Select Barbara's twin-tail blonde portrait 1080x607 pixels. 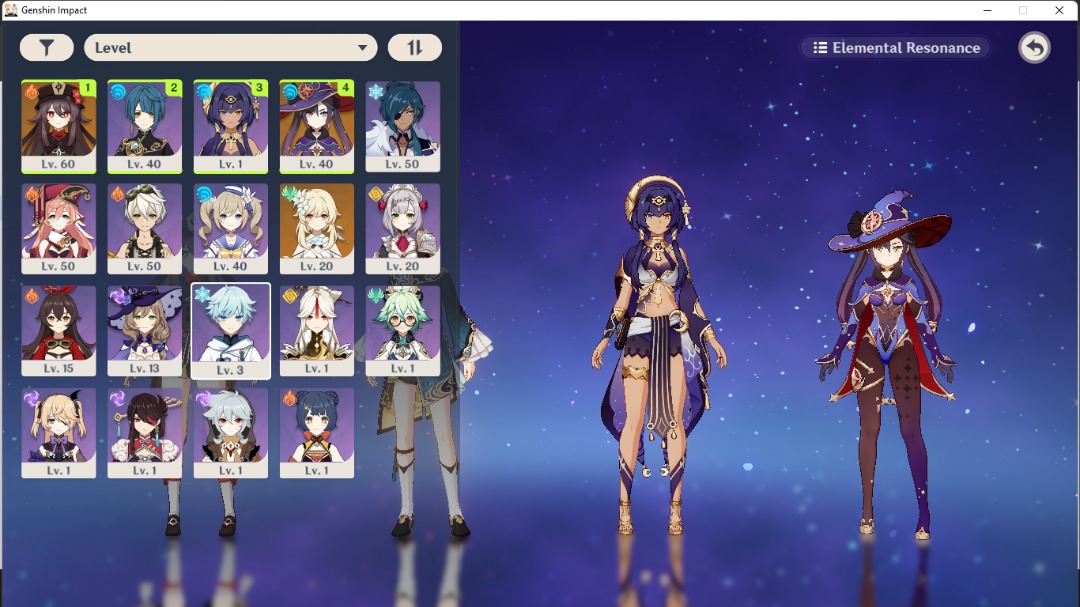point(231,228)
